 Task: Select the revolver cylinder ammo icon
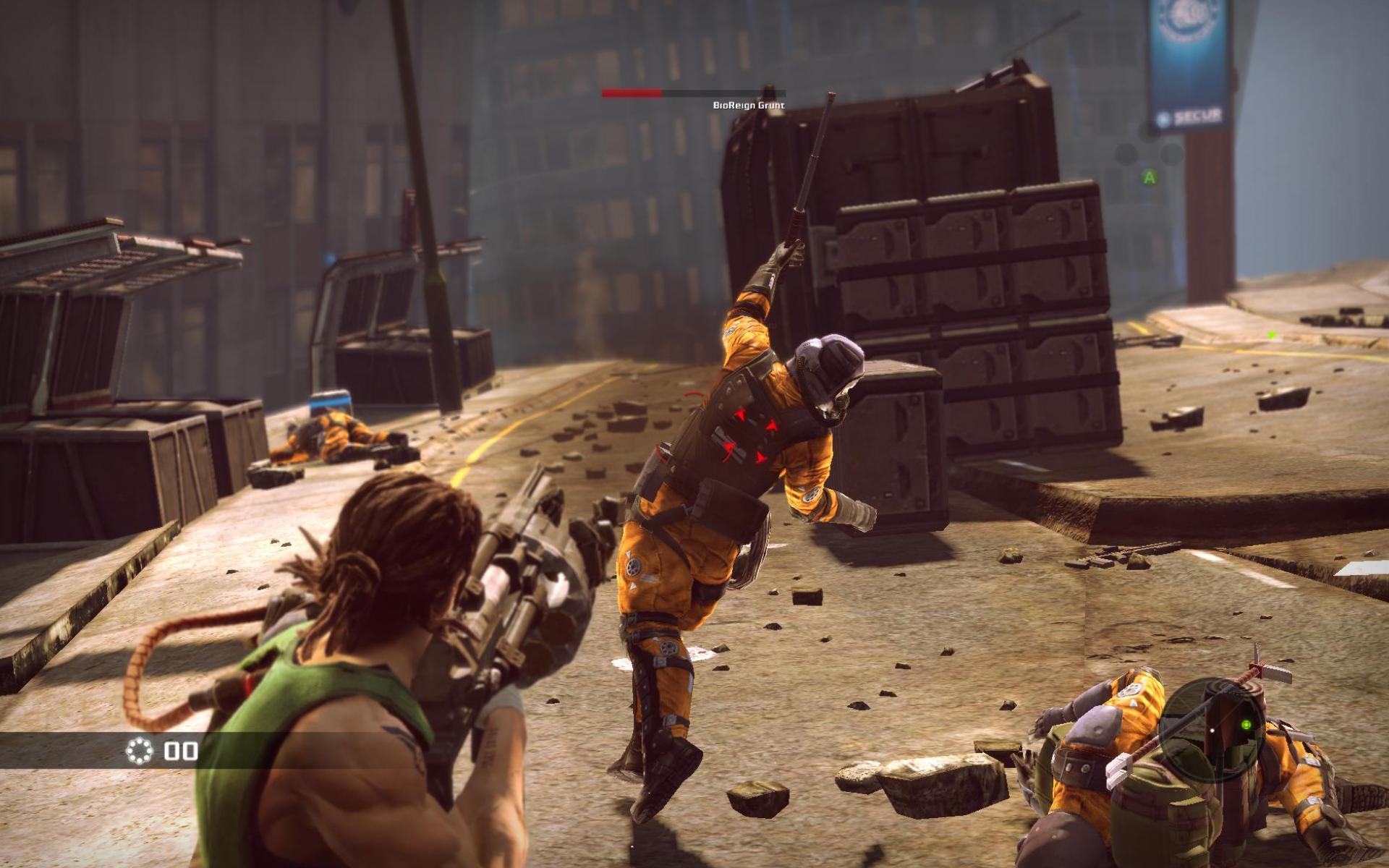click(x=140, y=751)
